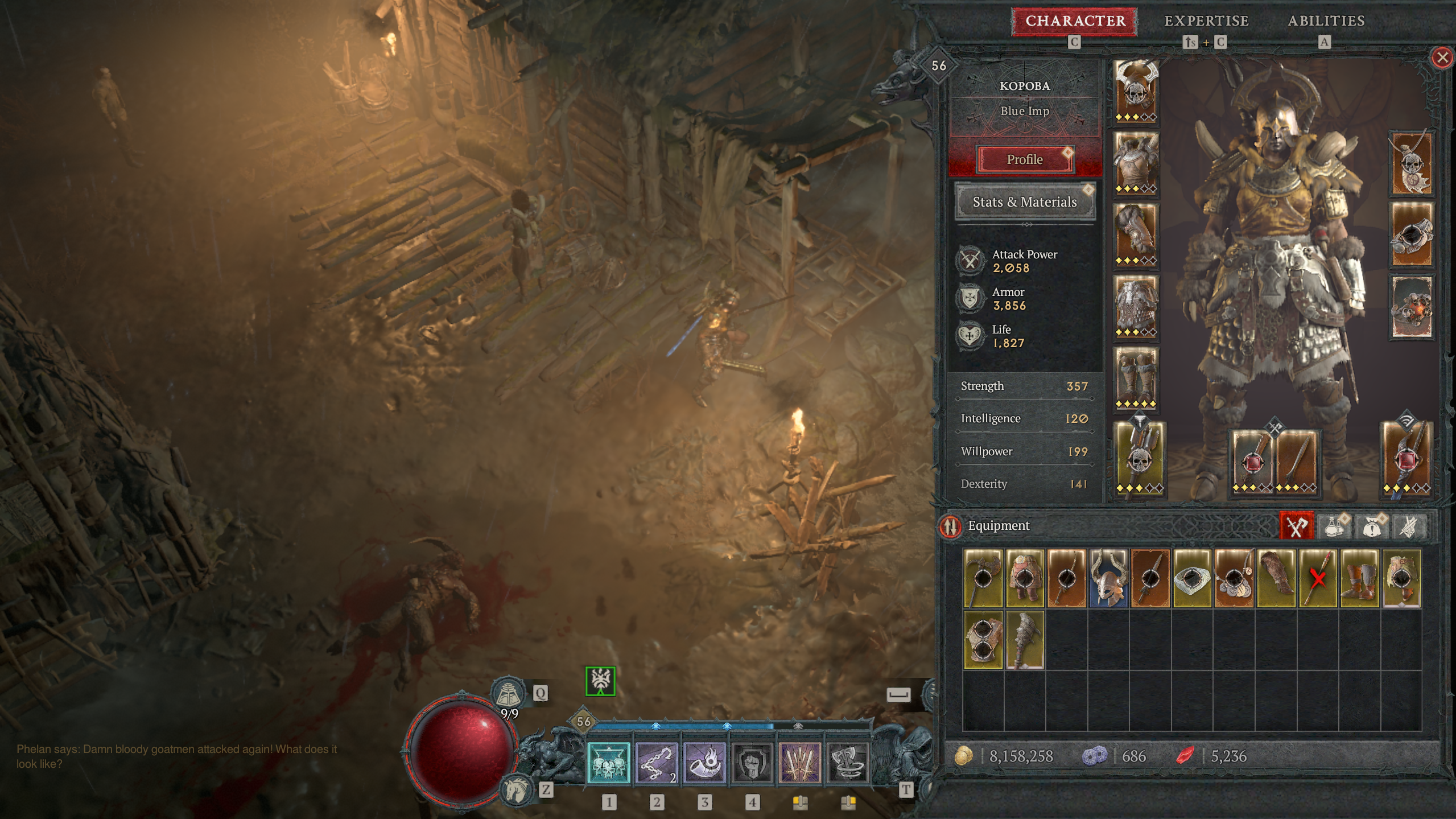Close the character panel with the red X
The width and height of the screenshot is (1456, 819).
[x=1442, y=57]
